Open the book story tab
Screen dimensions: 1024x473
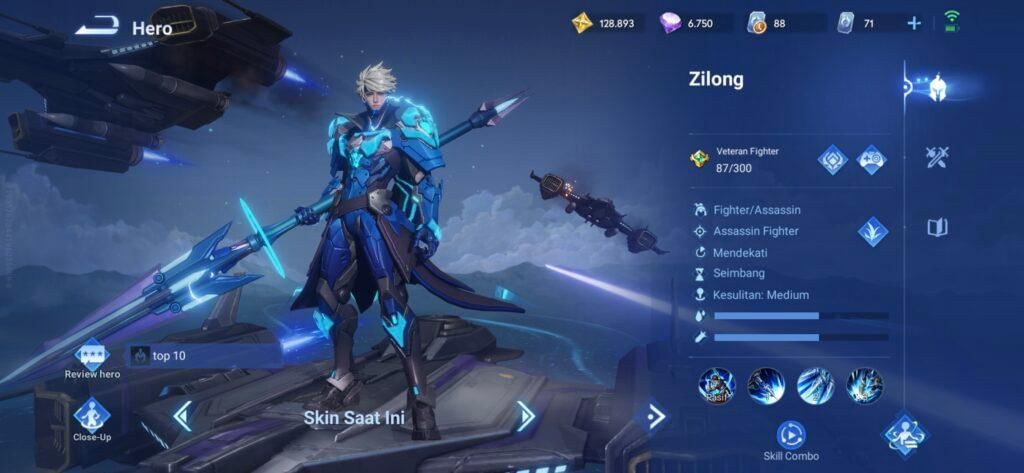tap(937, 228)
